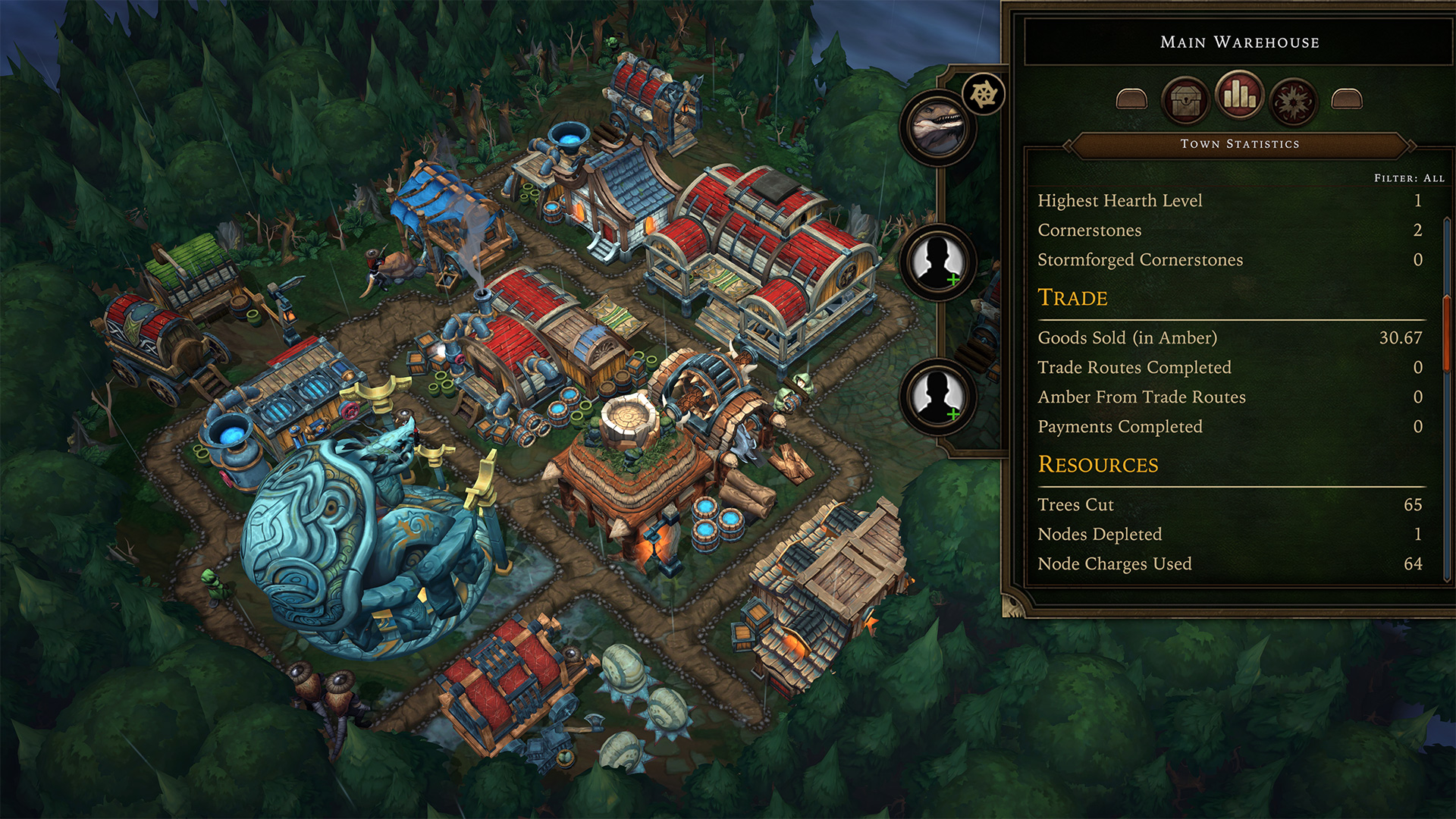Select the Trees Cut statistic row
This screenshot has width=1456, height=819.
(1228, 505)
